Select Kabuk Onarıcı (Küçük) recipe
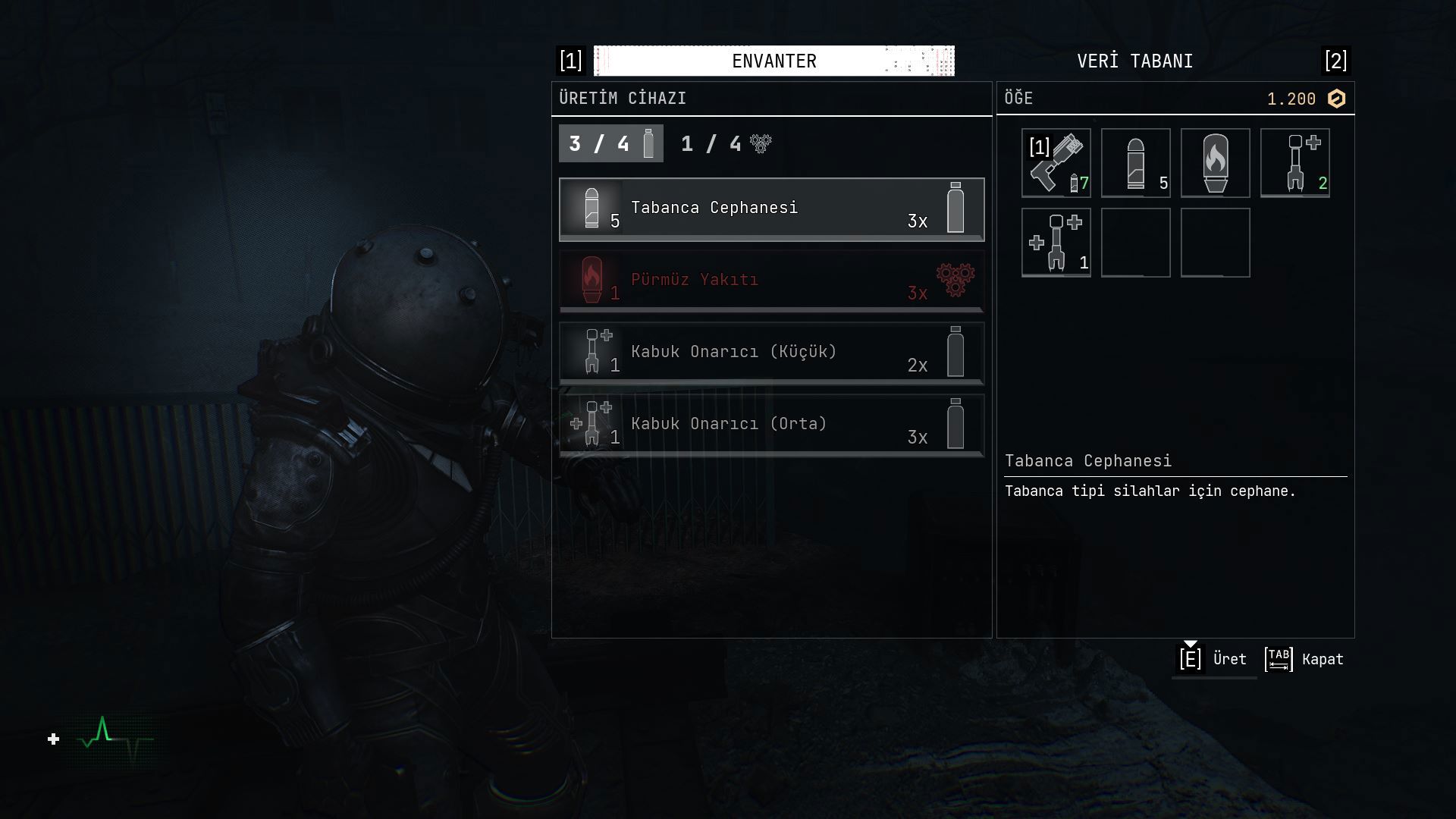 click(x=771, y=353)
